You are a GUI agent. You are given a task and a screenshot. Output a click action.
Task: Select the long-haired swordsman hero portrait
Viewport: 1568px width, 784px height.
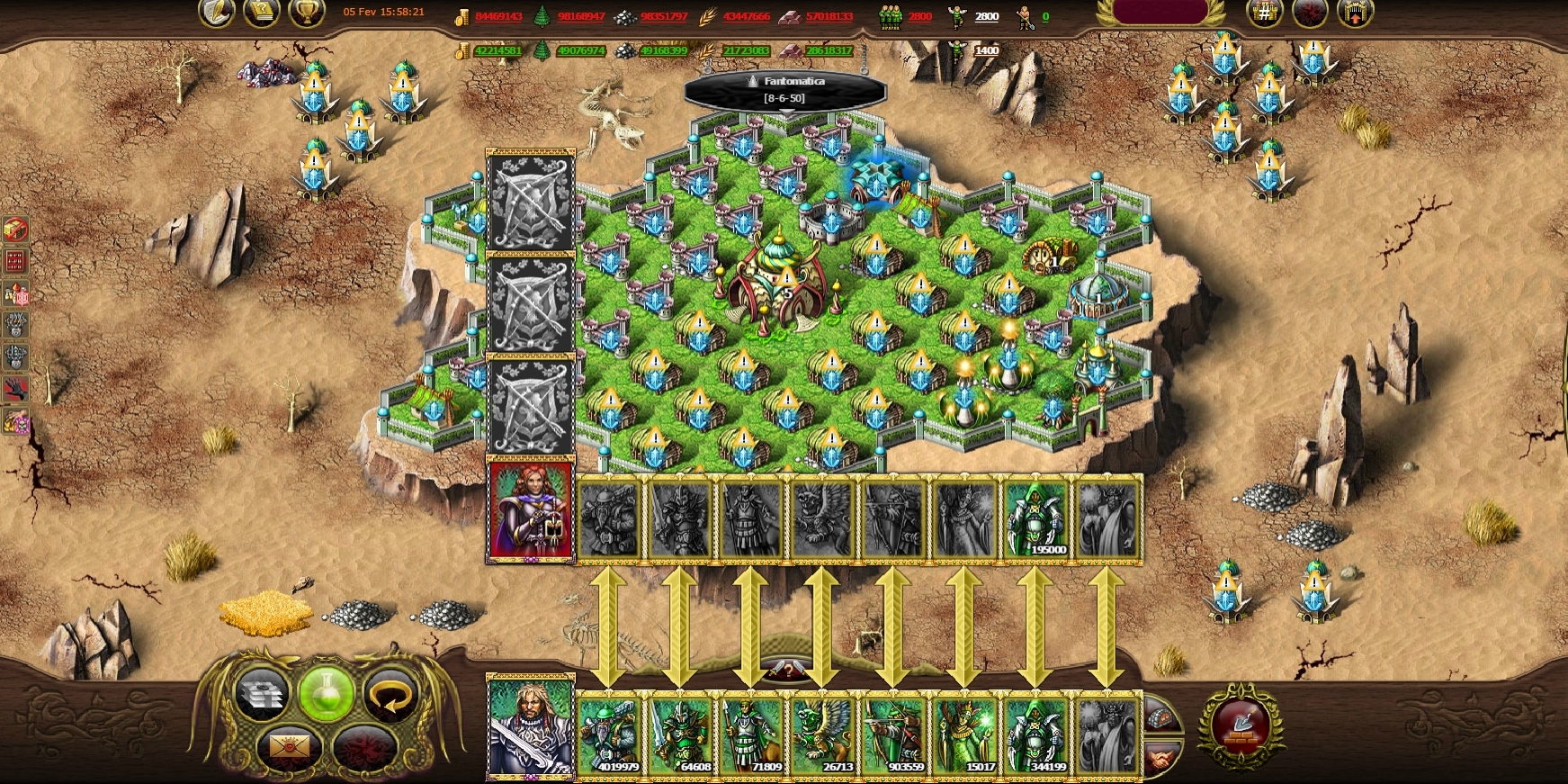(530, 727)
